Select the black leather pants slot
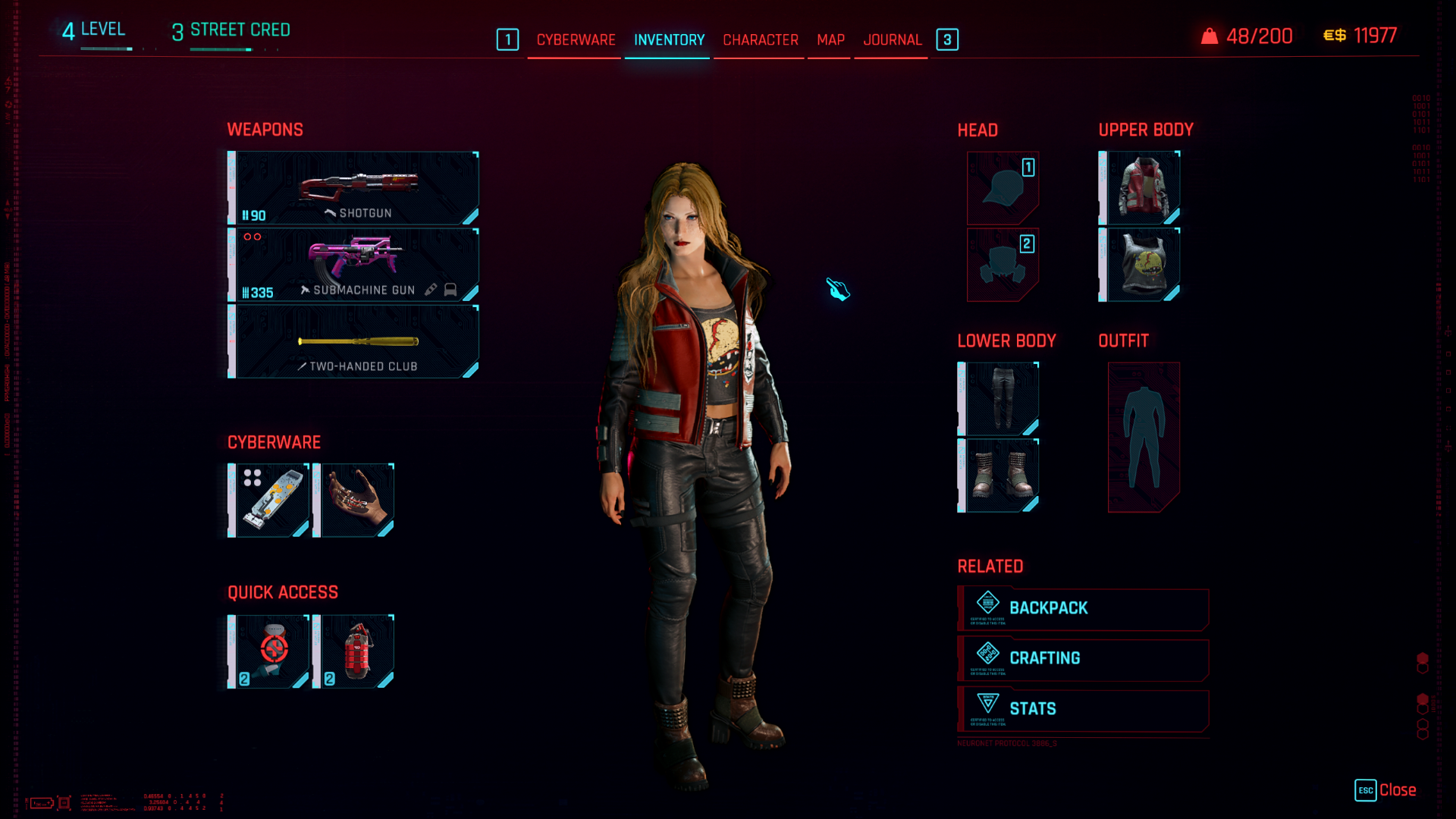 pos(999,399)
